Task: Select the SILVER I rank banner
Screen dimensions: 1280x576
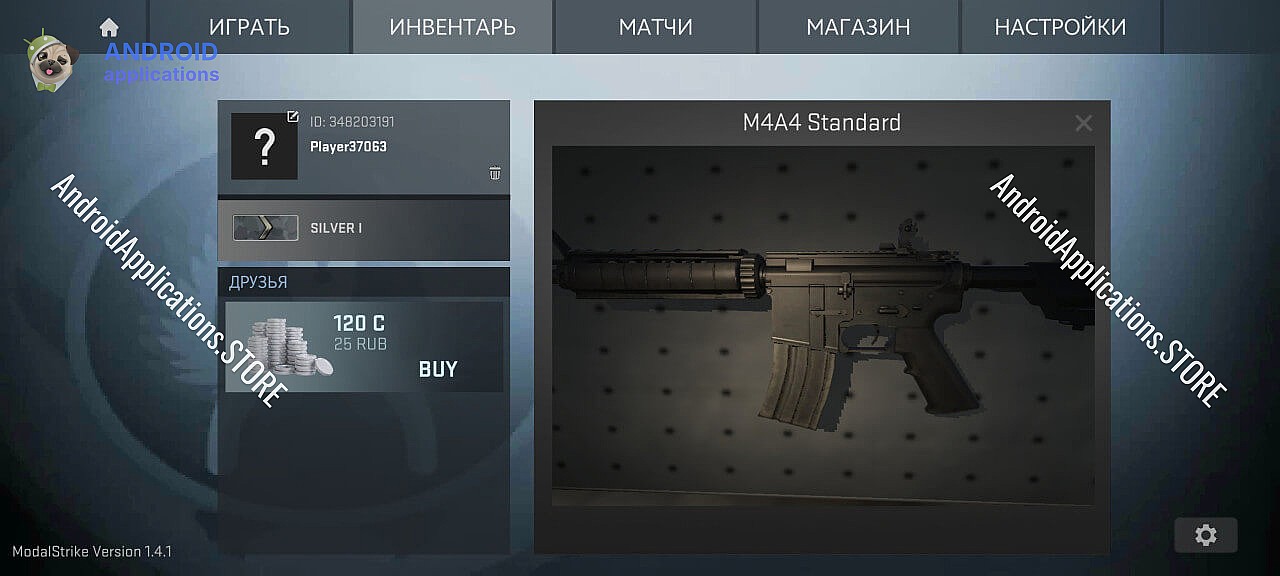Action: [x=363, y=228]
